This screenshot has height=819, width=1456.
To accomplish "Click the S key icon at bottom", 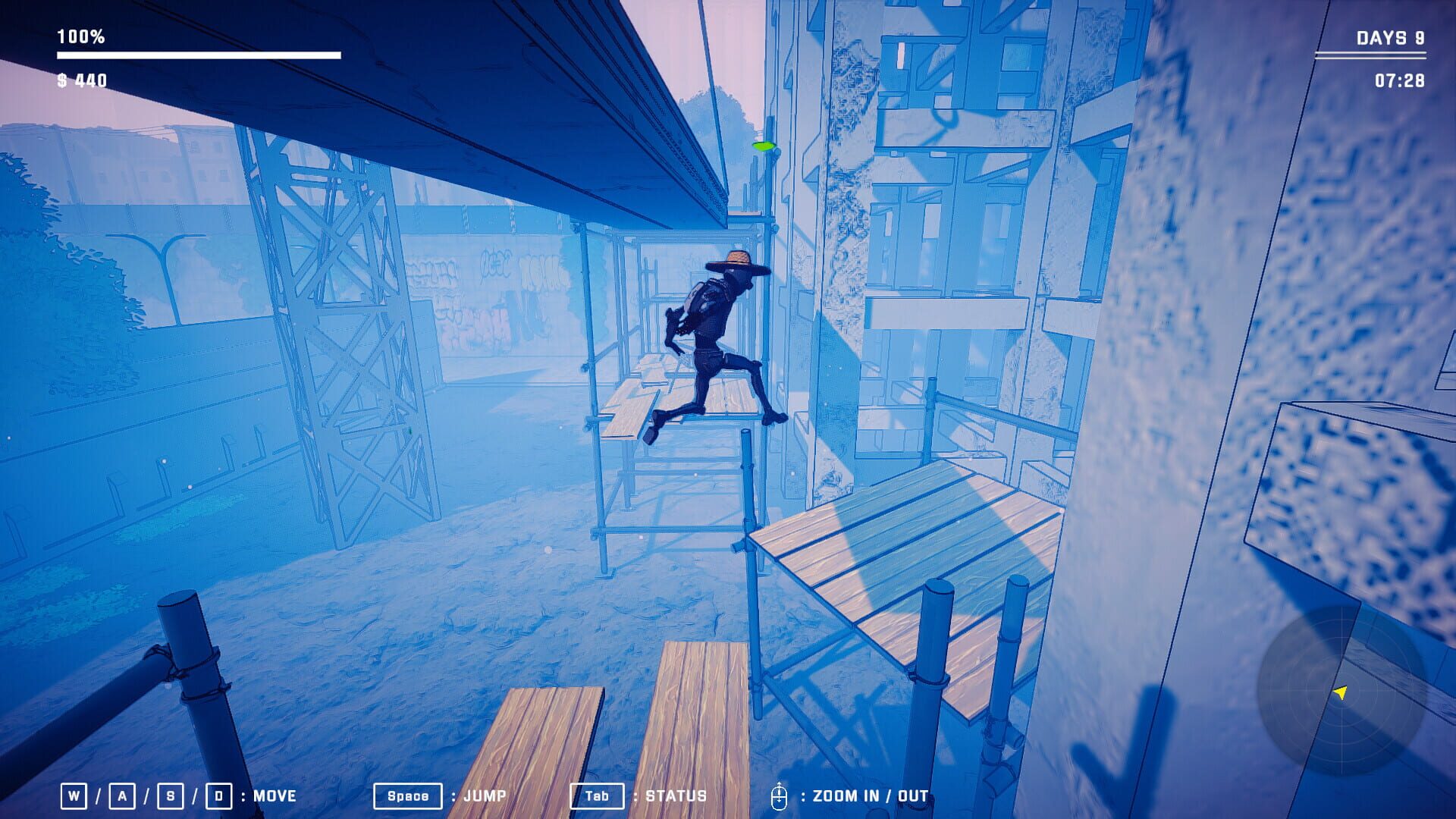I will tap(171, 795).
